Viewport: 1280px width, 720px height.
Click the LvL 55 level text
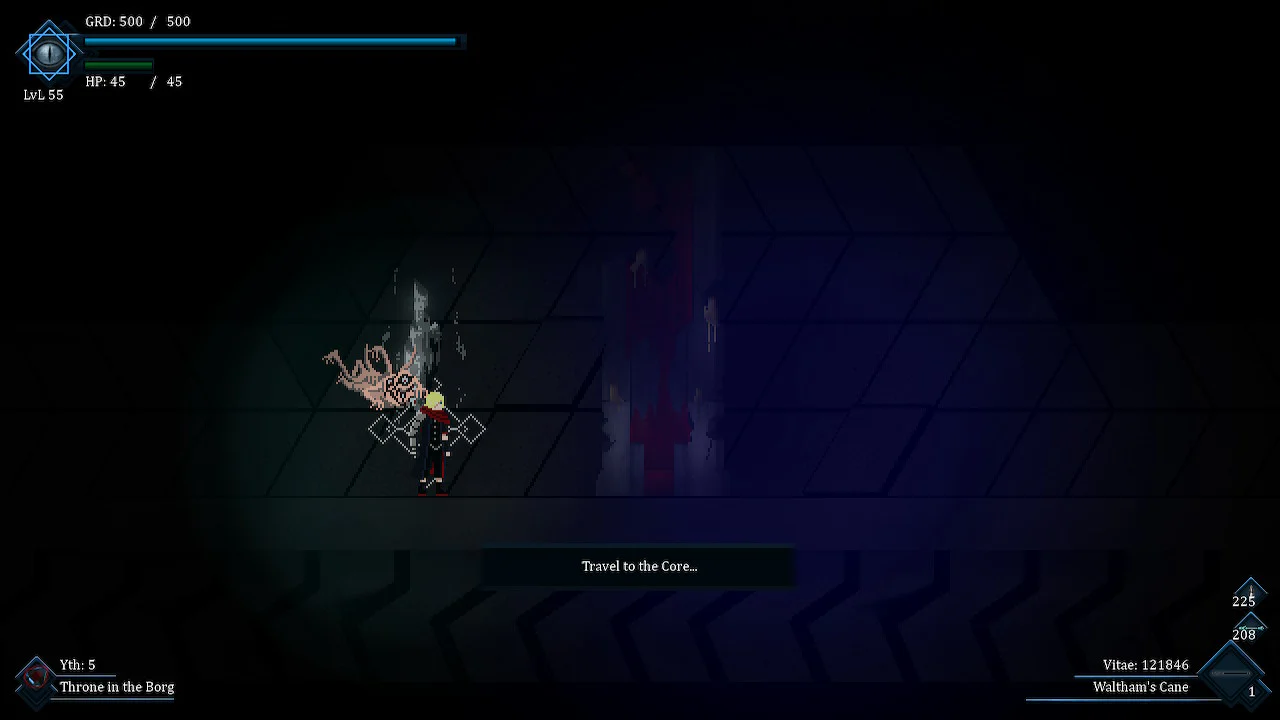click(43, 95)
